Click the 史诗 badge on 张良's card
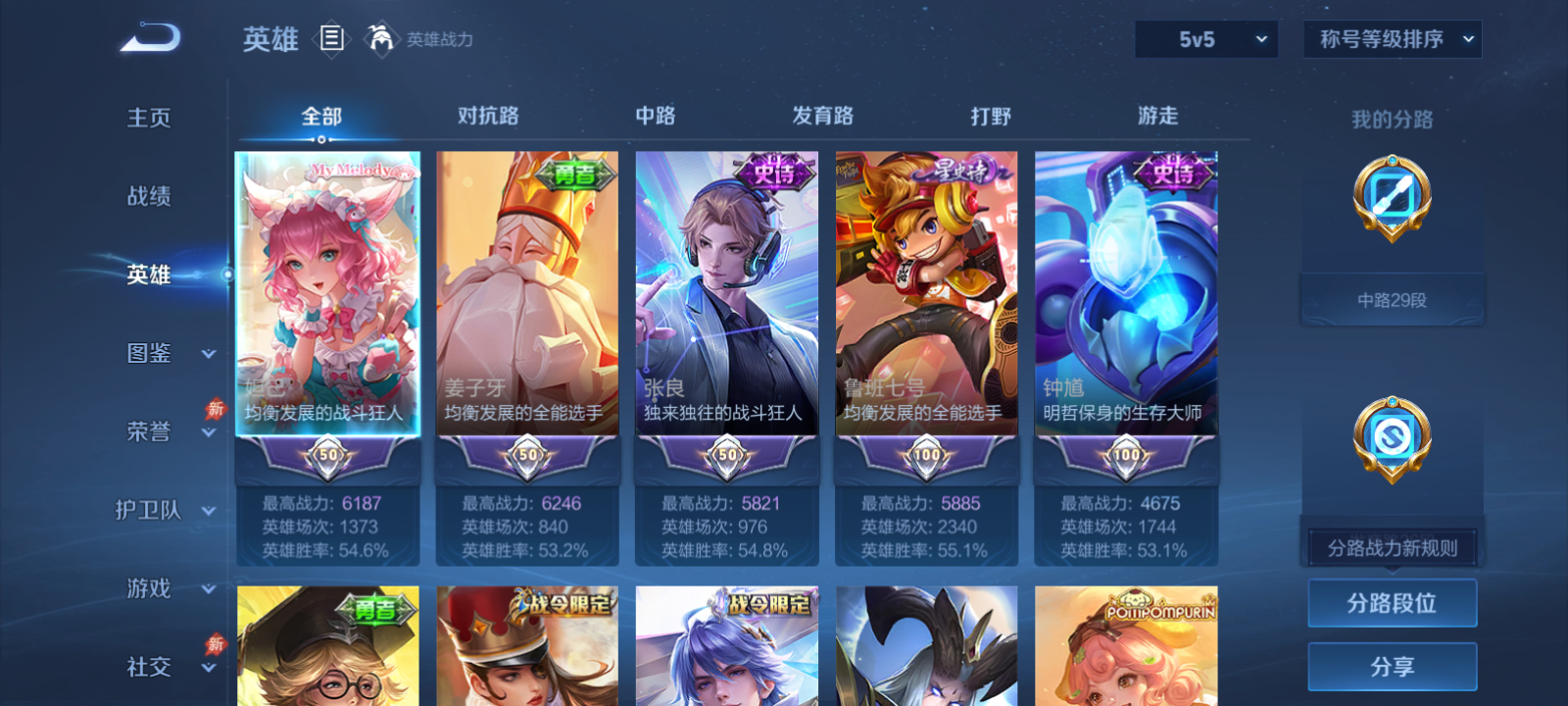This screenshot has width=1568, height=706. (x=774, y=172)
